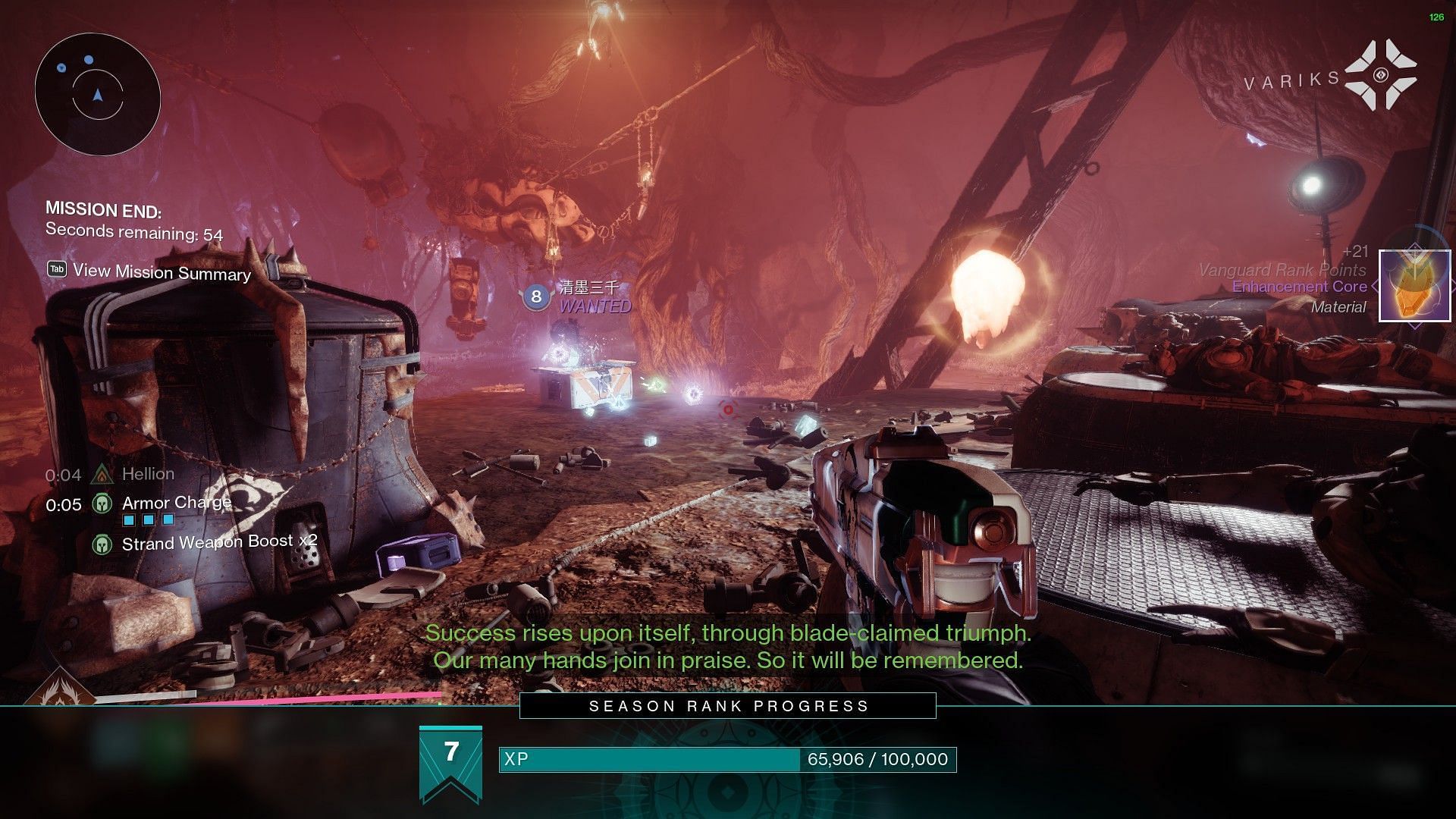This screenshot has width=1456, height=819.
Task: Click the Season Rank Progress banner
Action: tap(727, 706)
